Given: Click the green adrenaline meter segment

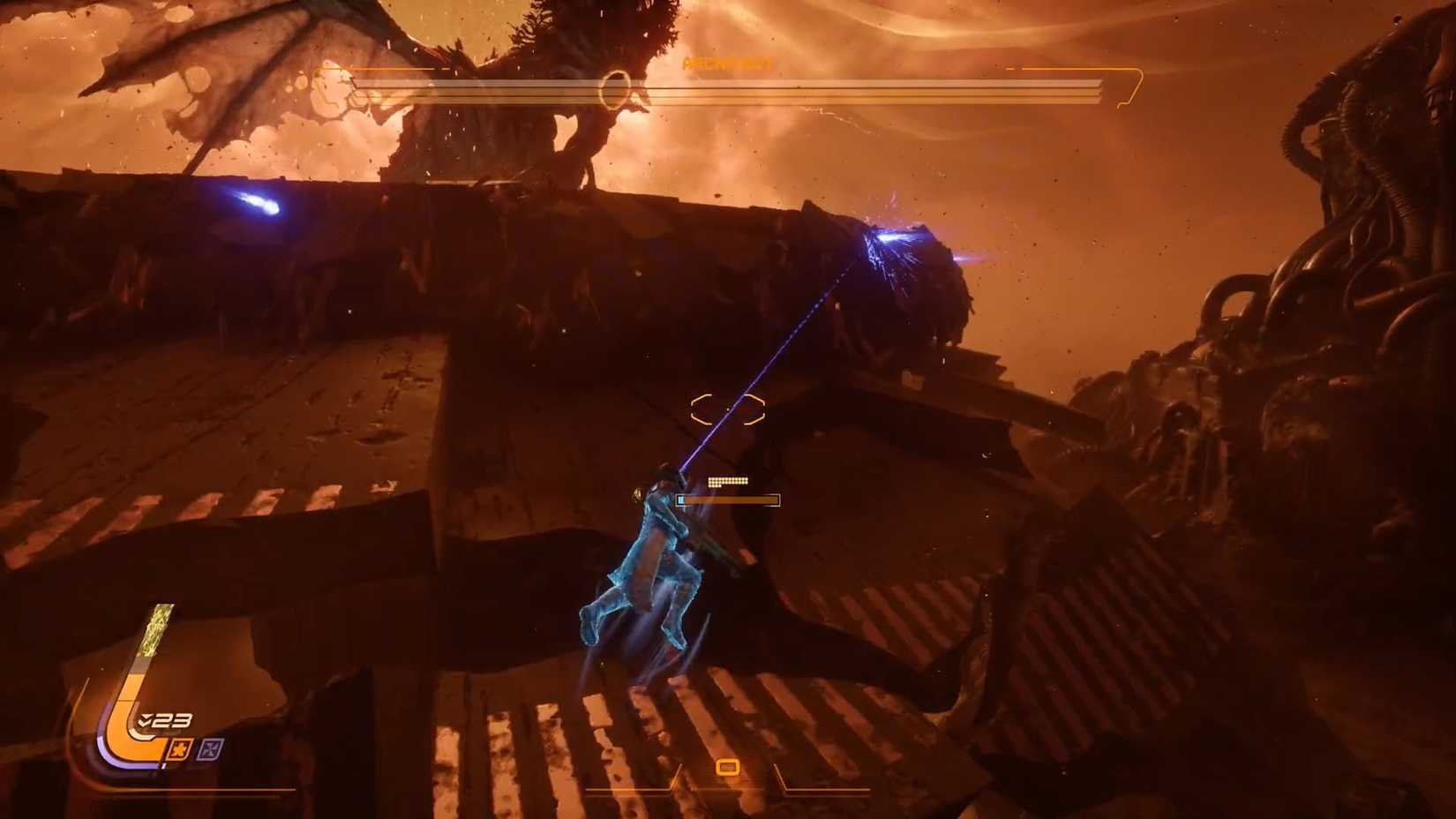Looking at the screenshot, I should click(156, 628).
